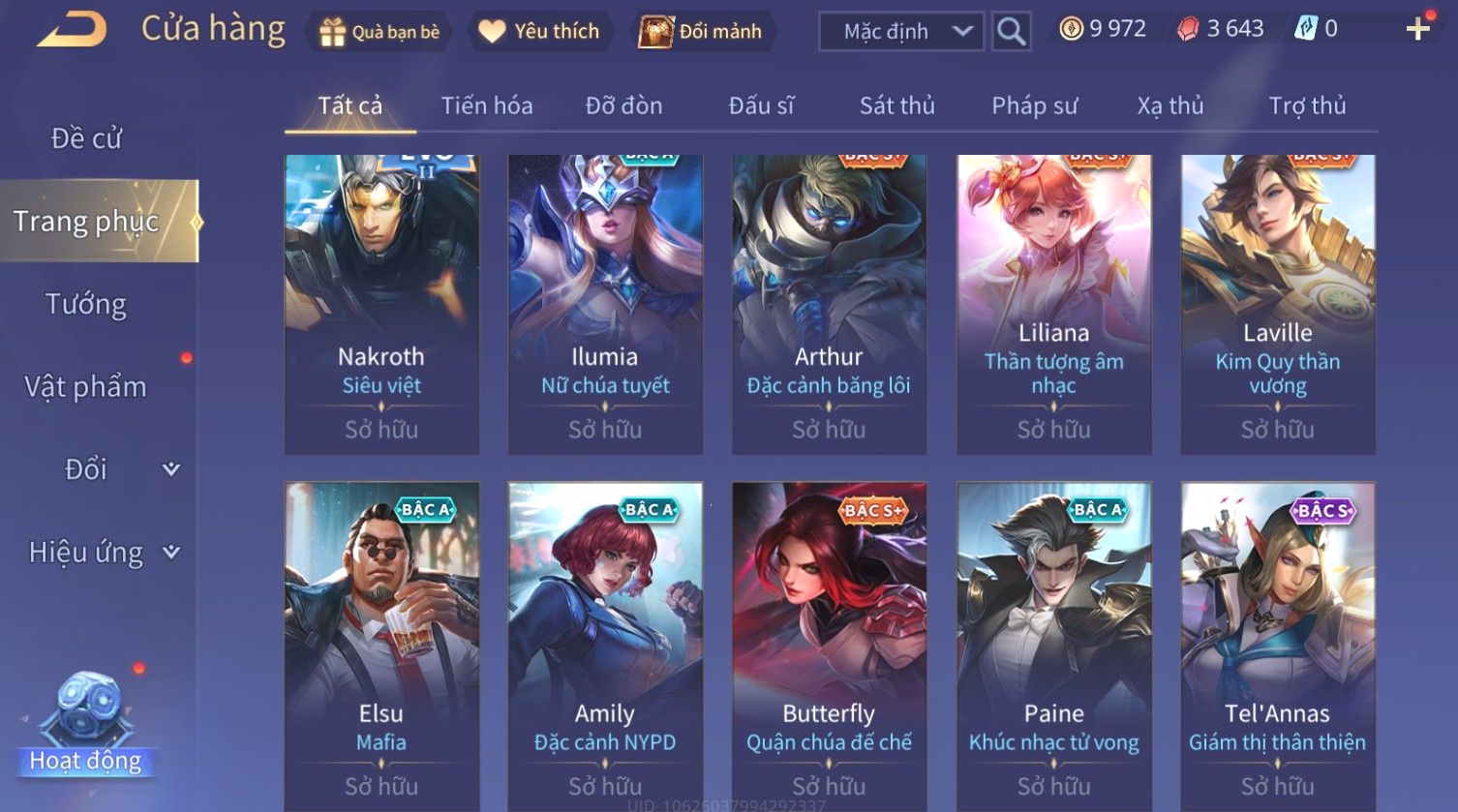Open the Tướng heroes section
Viewport: 1458px width, 812px height.
click(x=86, y=304)
